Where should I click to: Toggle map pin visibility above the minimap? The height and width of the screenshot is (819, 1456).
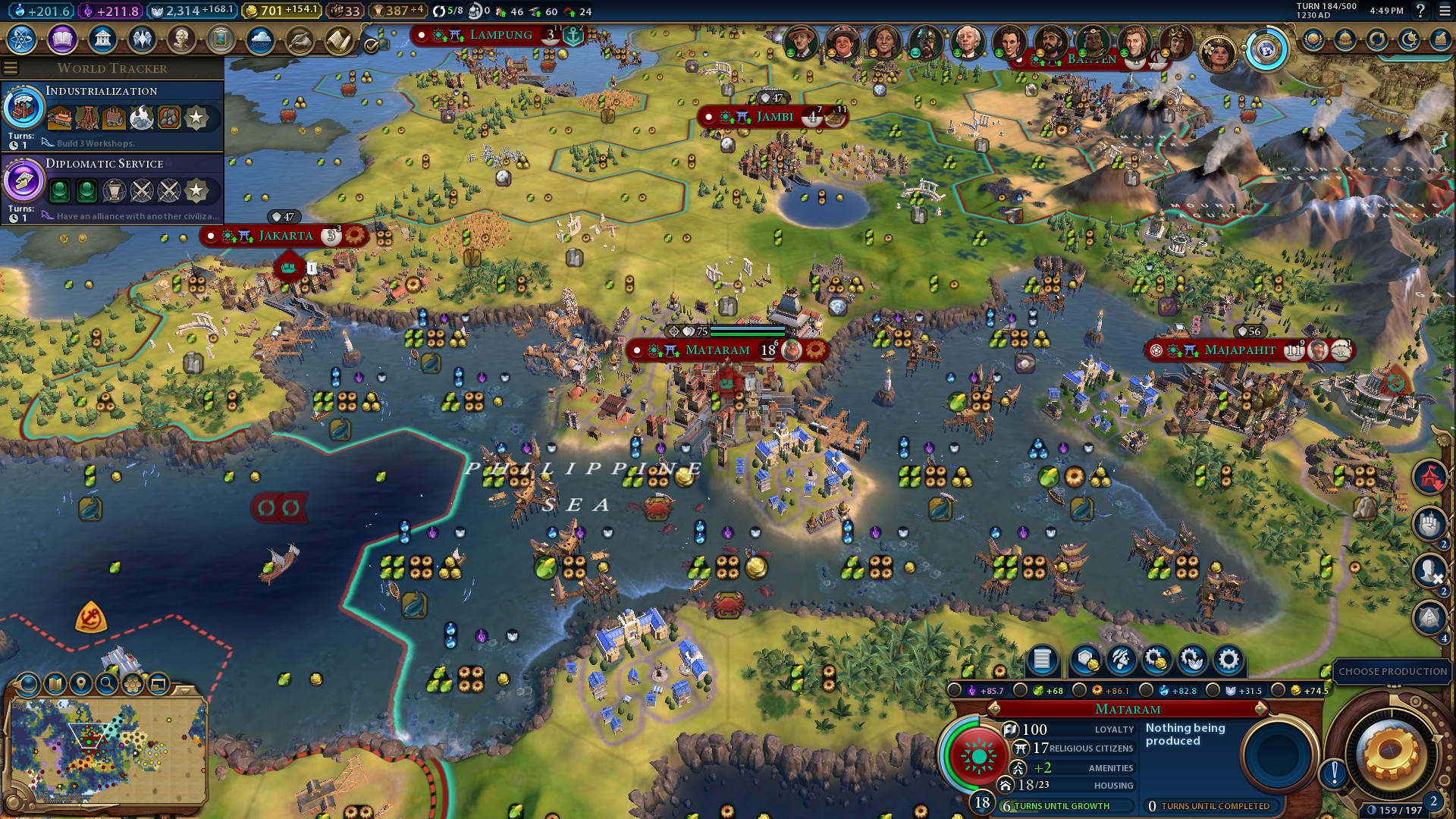click(80, 682)
